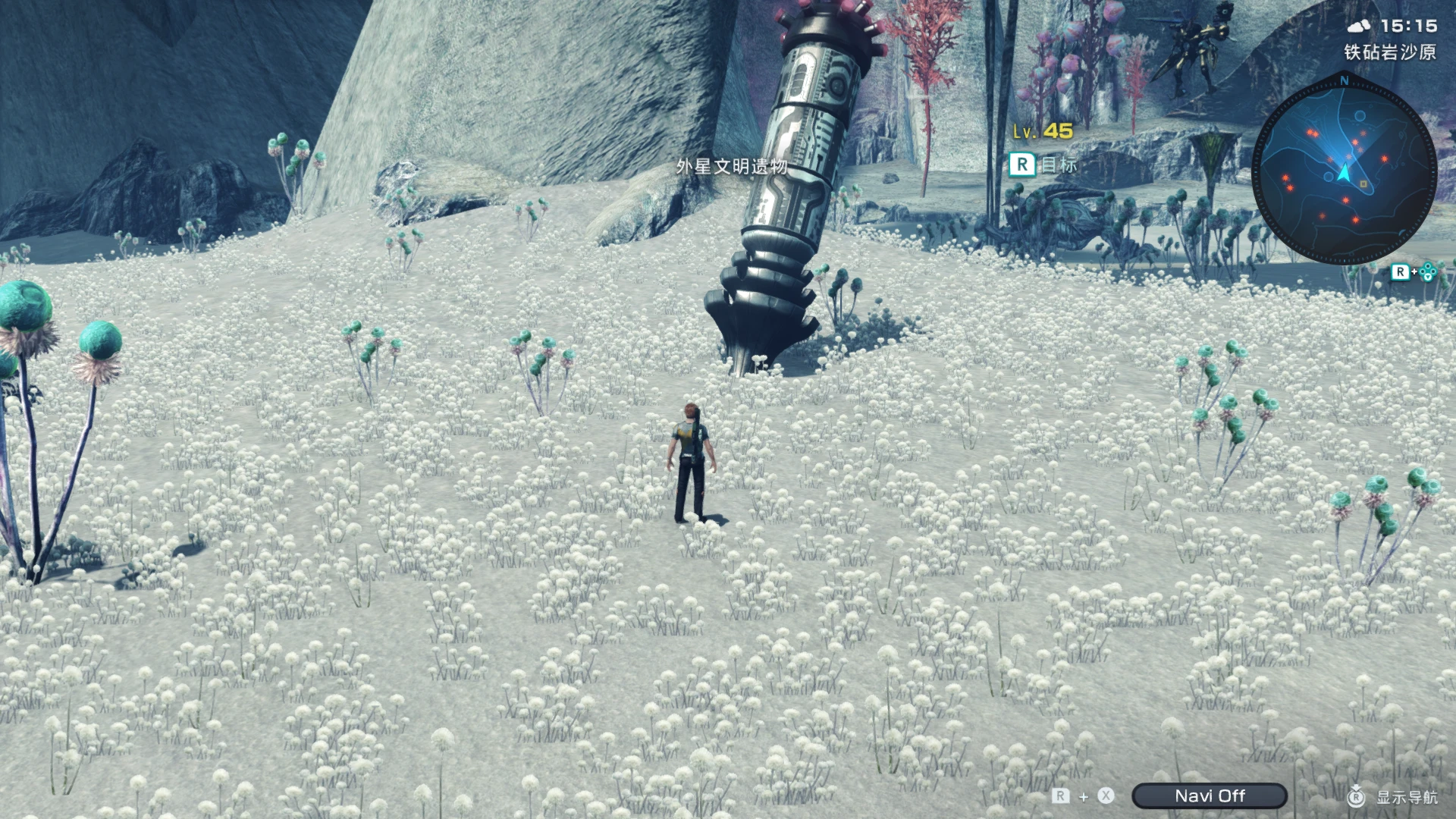Click the yellow objective square on the minimap
Image resolution: width=1456 pixels, height=819 pixels.
[x=1363, y=184]
